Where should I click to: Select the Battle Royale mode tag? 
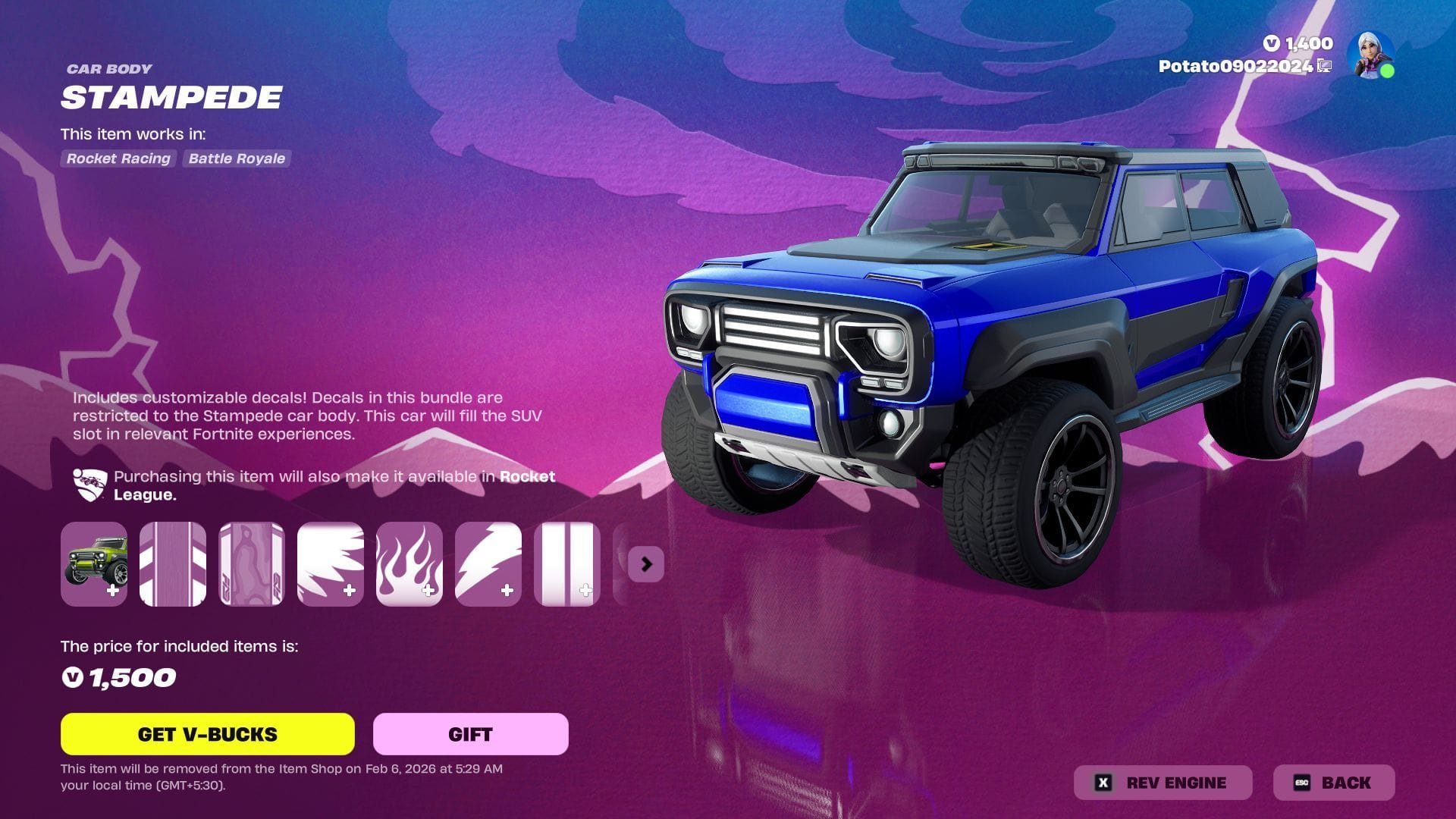point(237,158)
